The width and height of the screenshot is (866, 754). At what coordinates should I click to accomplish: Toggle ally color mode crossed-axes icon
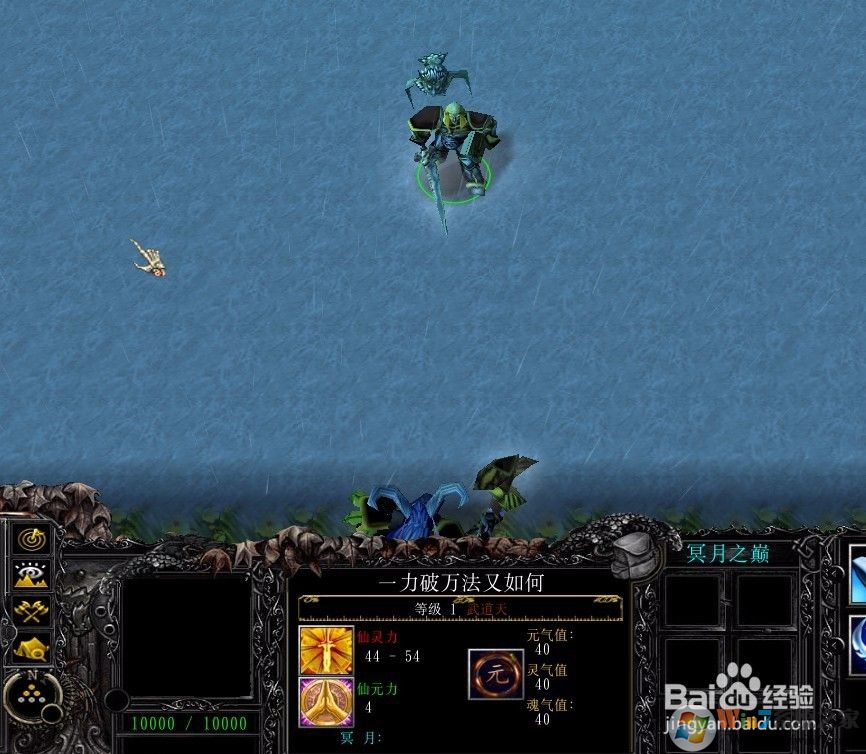click(32, 611)
